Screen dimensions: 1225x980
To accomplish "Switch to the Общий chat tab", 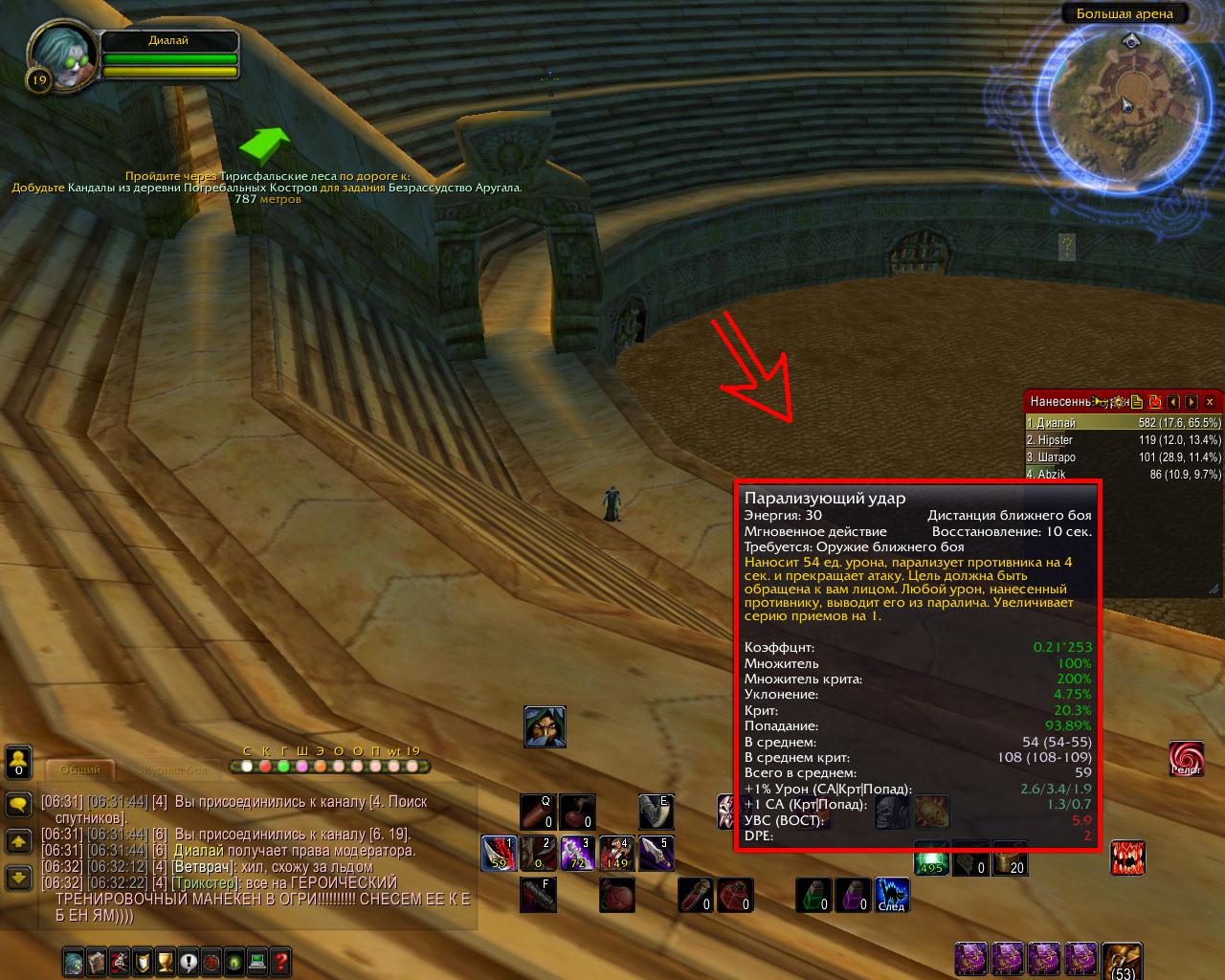I will coord(80,769).
